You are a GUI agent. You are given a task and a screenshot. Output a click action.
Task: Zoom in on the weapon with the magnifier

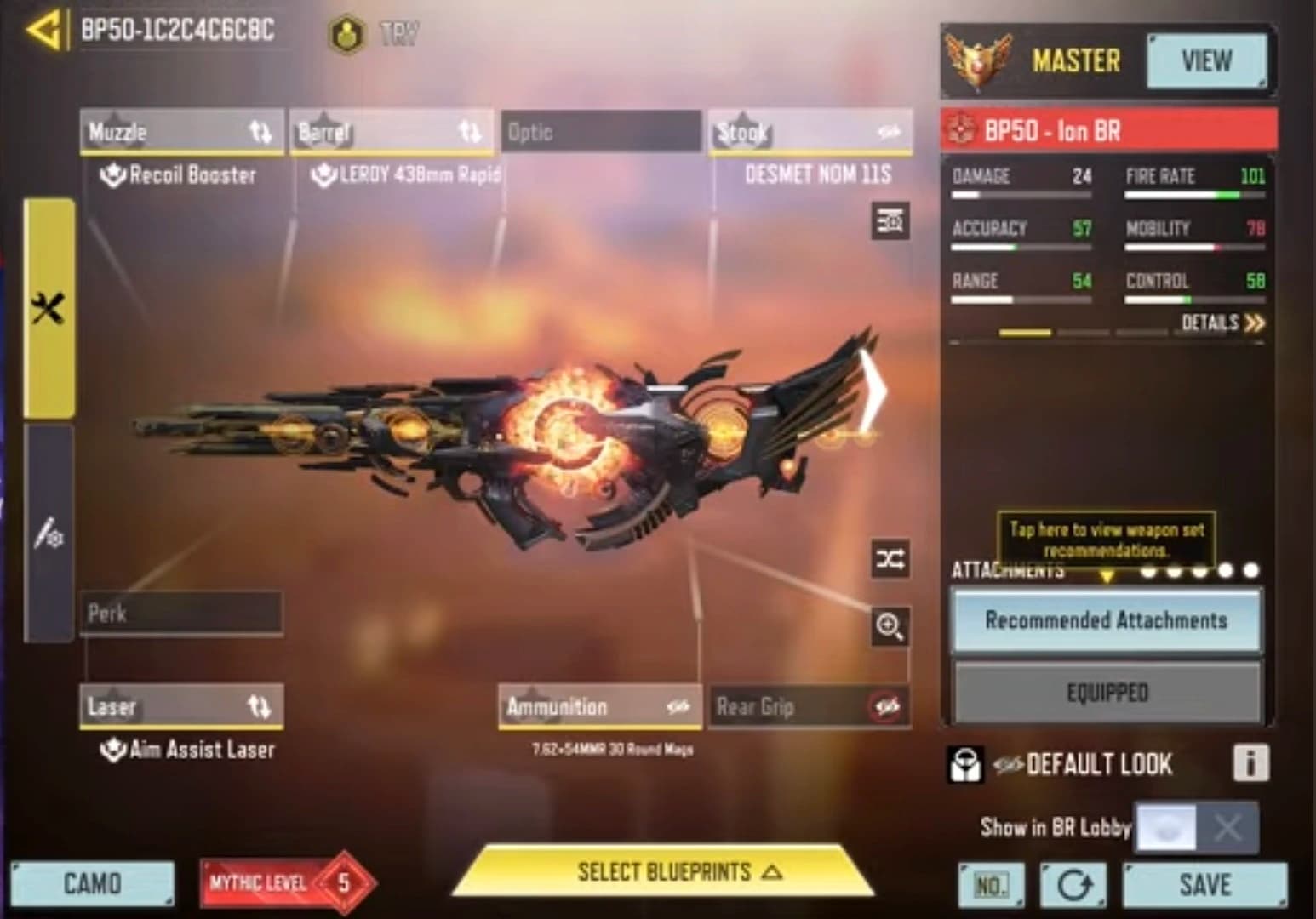tap(890, 627)
